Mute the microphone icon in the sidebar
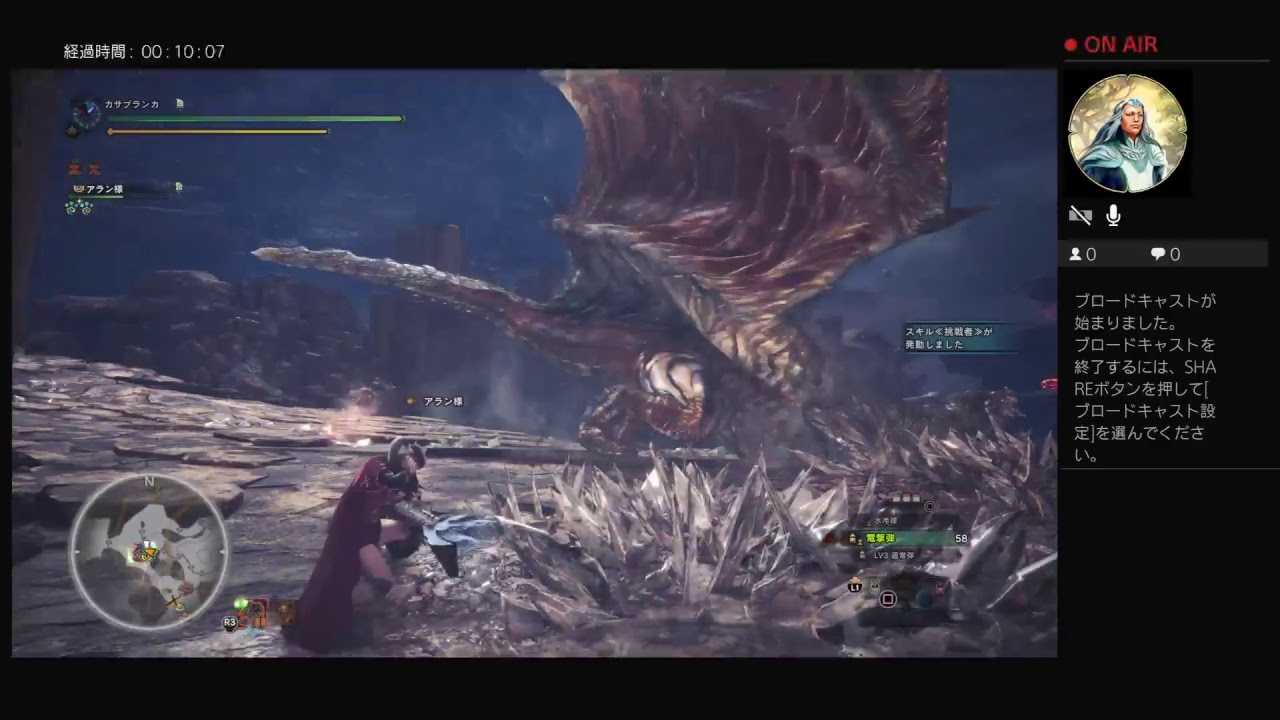This screenshot has height=720, width=1280. tap(1113, 215)
